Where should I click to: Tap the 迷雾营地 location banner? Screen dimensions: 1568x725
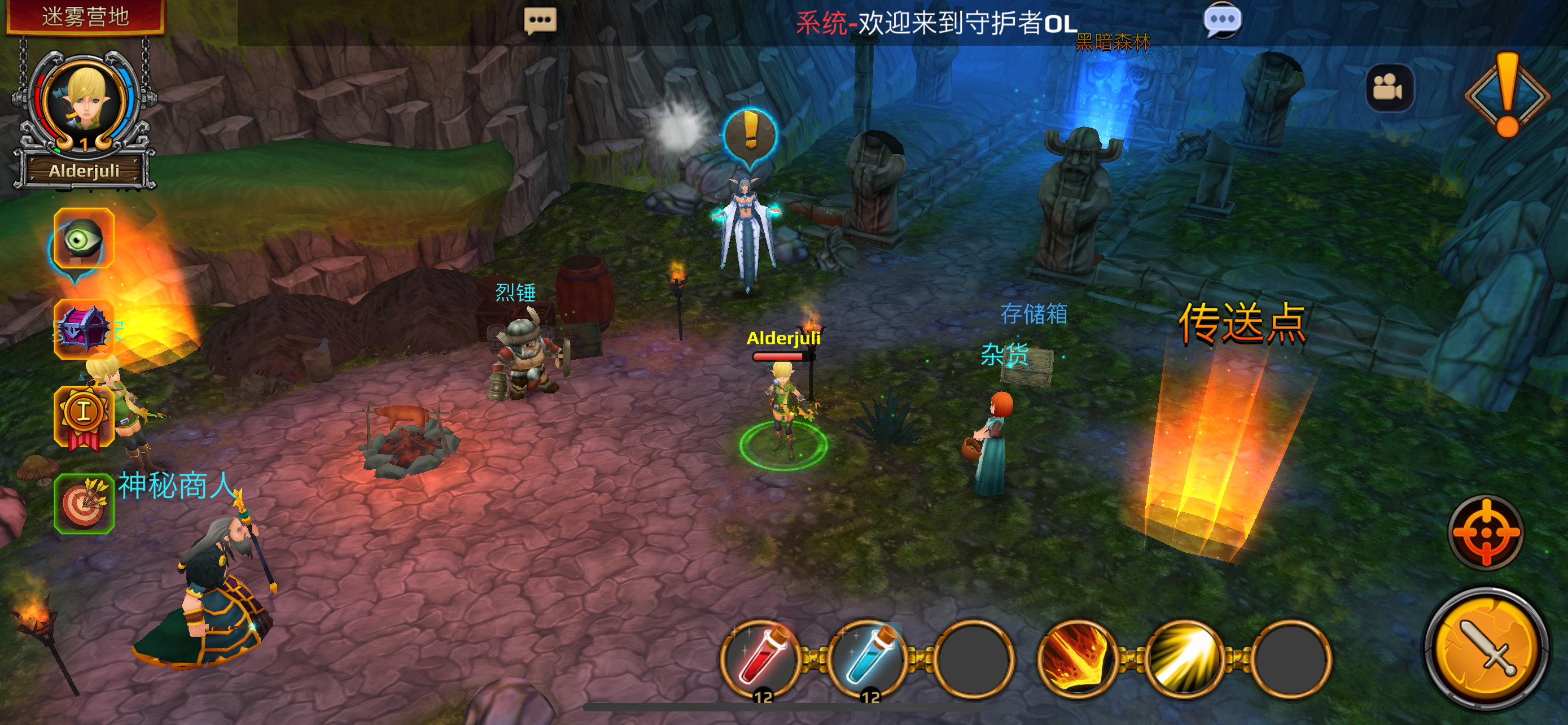(85, 17)
